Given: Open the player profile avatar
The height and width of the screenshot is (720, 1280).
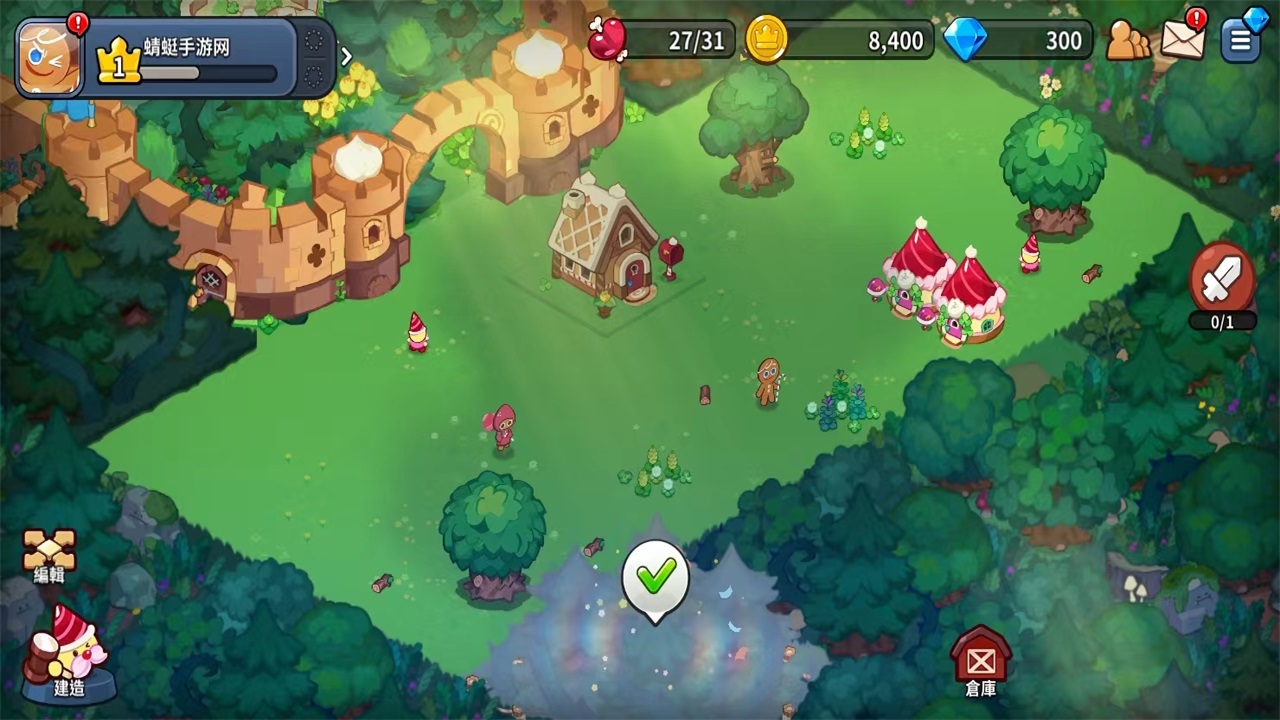Looking at the screenshot, I should pyautogui.click(x=49, y=58).
